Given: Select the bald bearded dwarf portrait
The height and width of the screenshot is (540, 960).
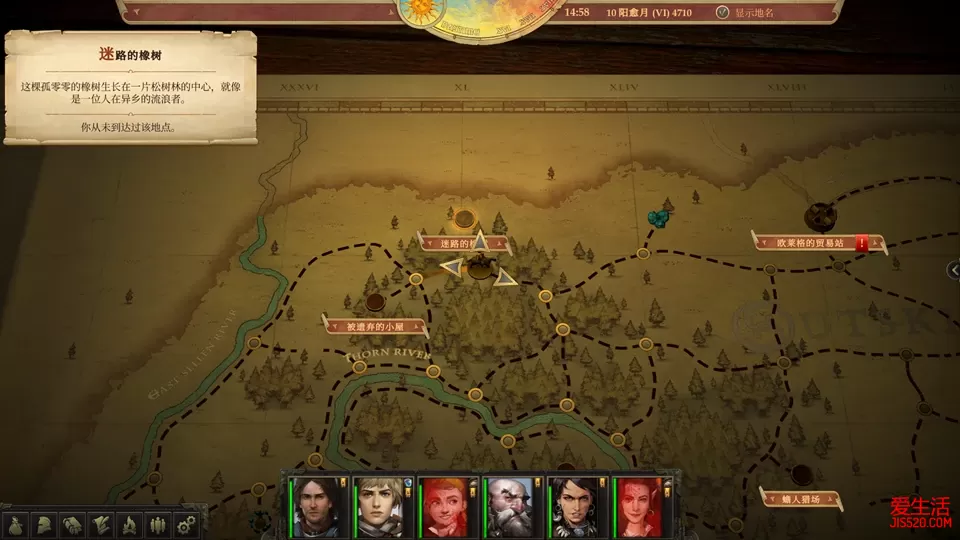Looking at the screenshot, I should point(509,507).
